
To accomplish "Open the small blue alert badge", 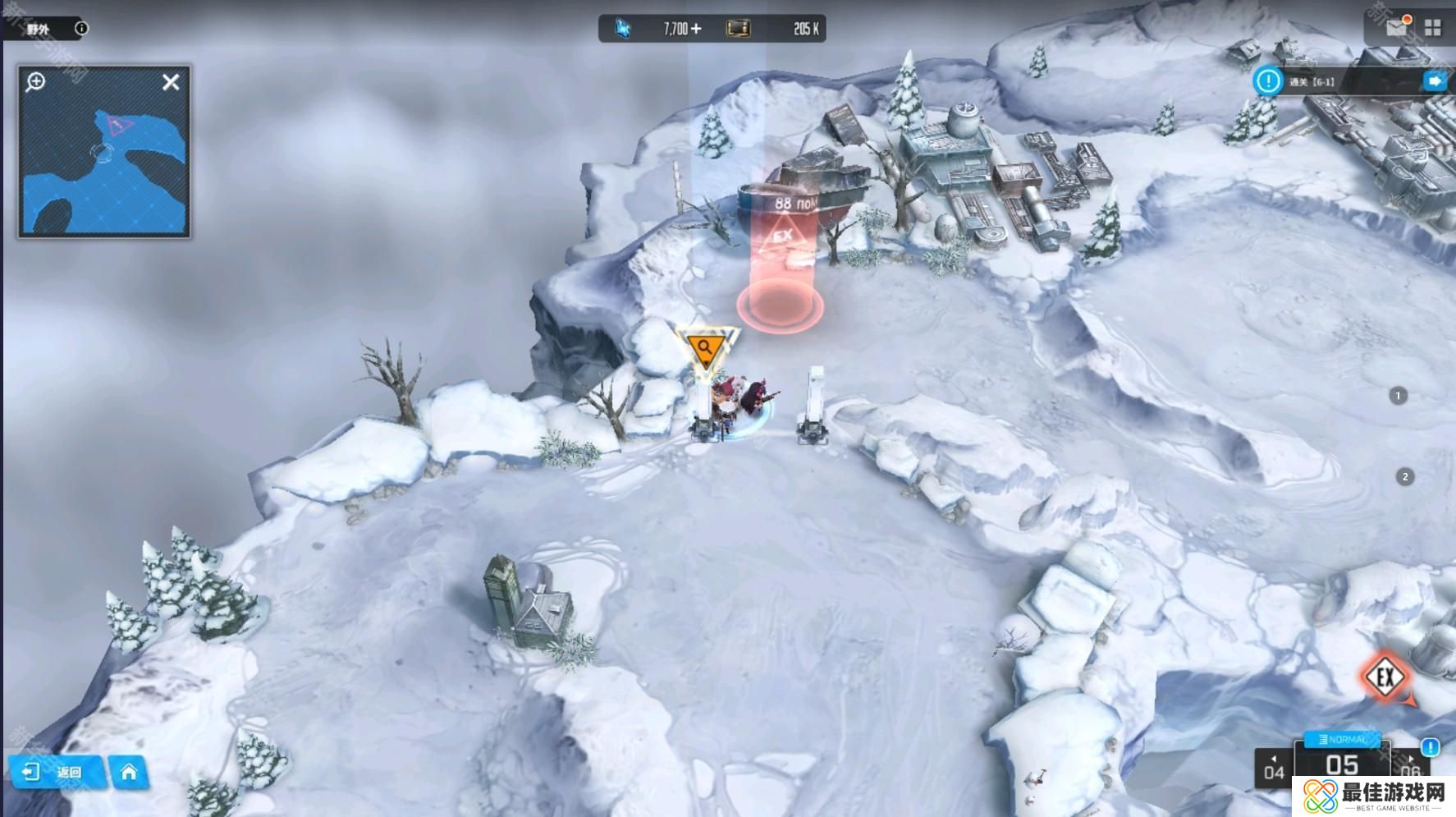I will click(x=1431, y=747).
